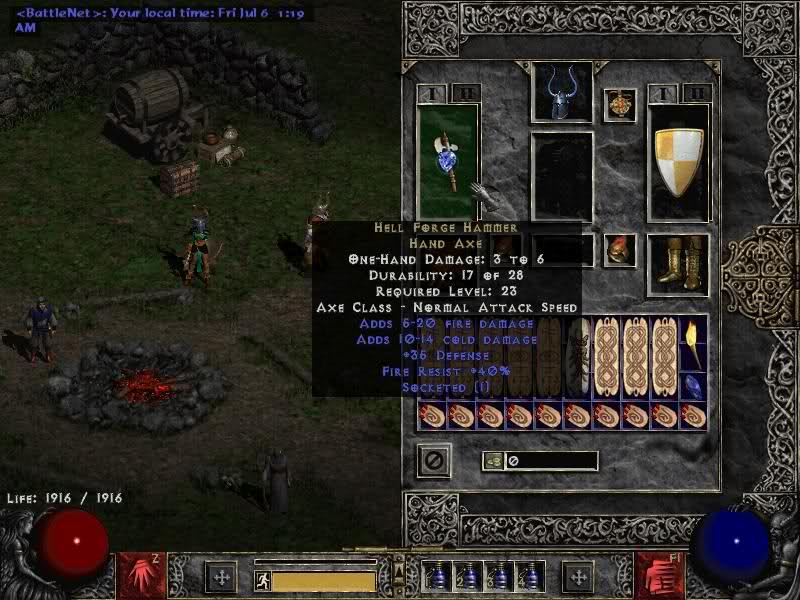Switch to weapon set II above the shield

(694, 94)
